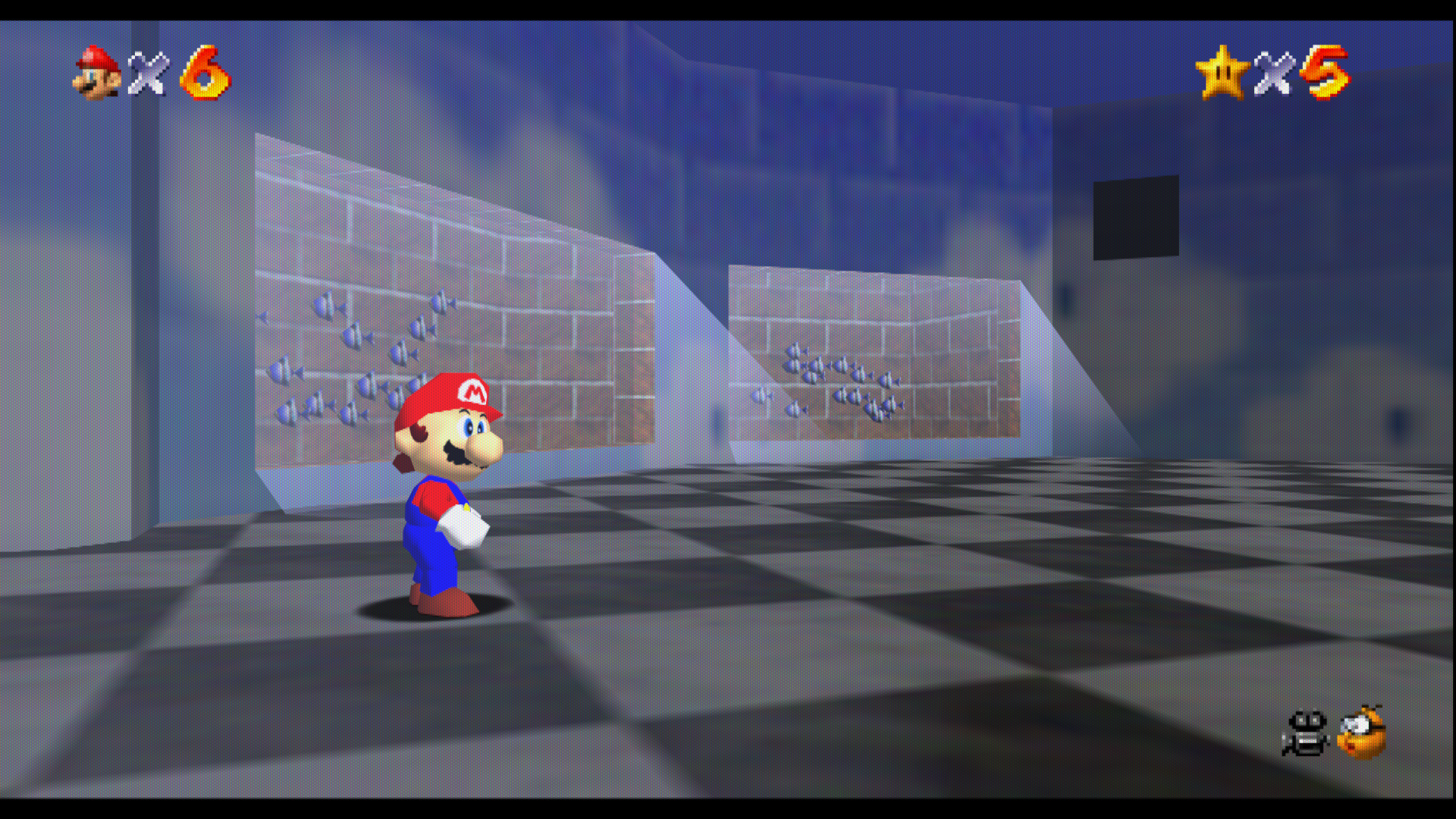
Task: Select the Lakitu camera indicator
Action: [1361, 733]
